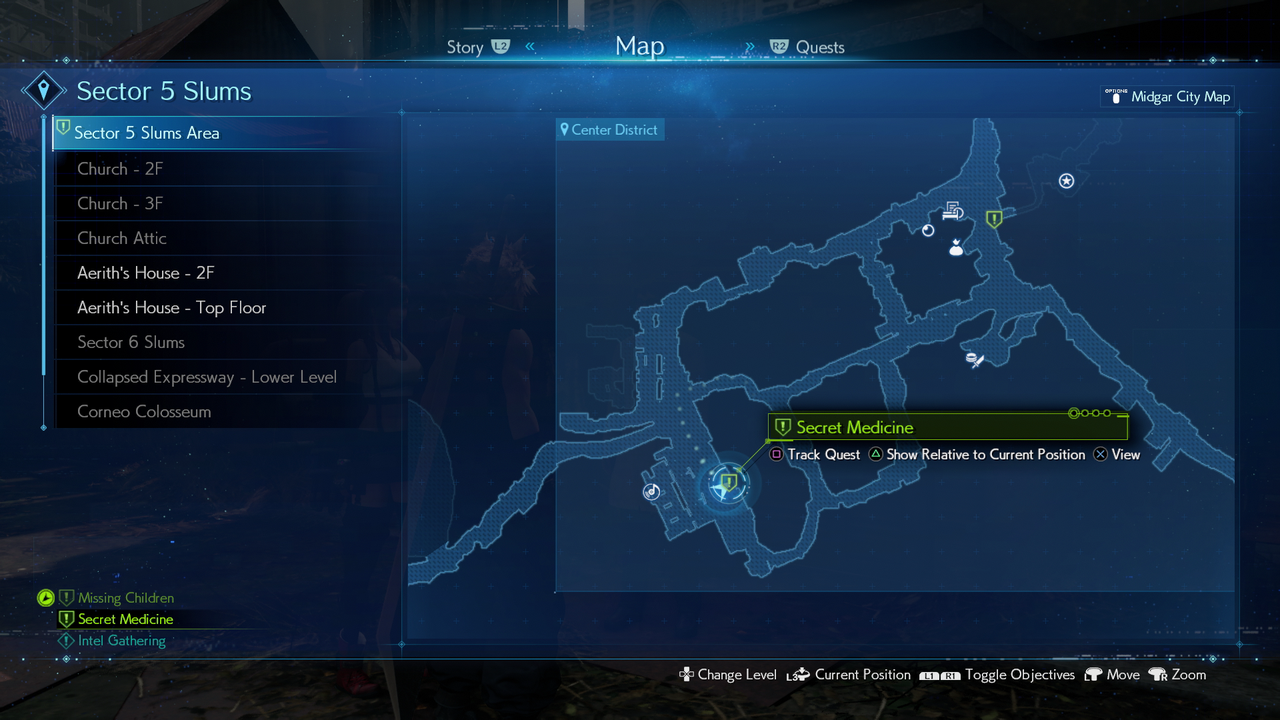1280x720 pixels.
Task: Open the Corneo Colosseum map
Action: [x=144, y=412]
